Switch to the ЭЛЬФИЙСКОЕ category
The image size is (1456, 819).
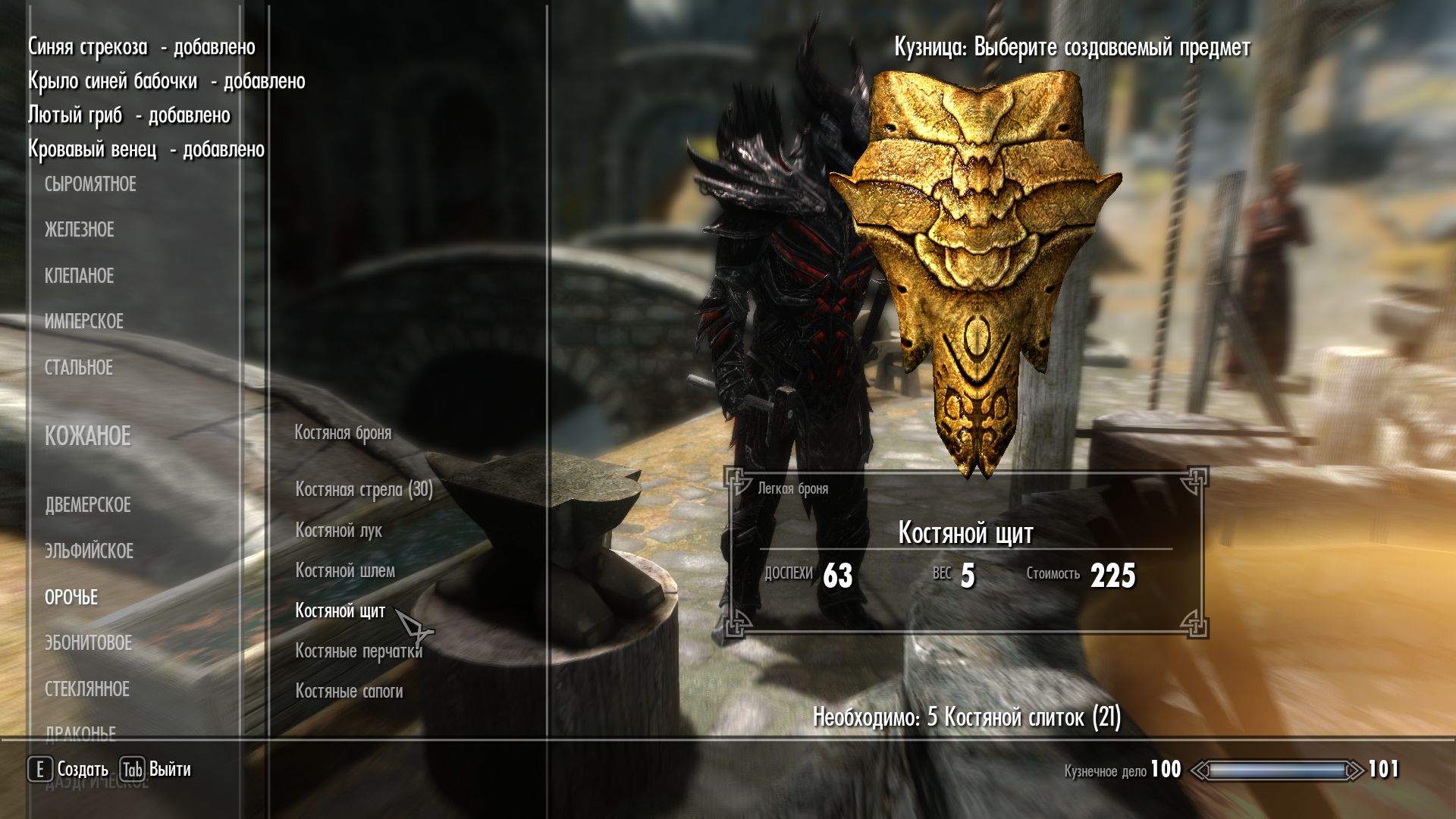(89, 551)
